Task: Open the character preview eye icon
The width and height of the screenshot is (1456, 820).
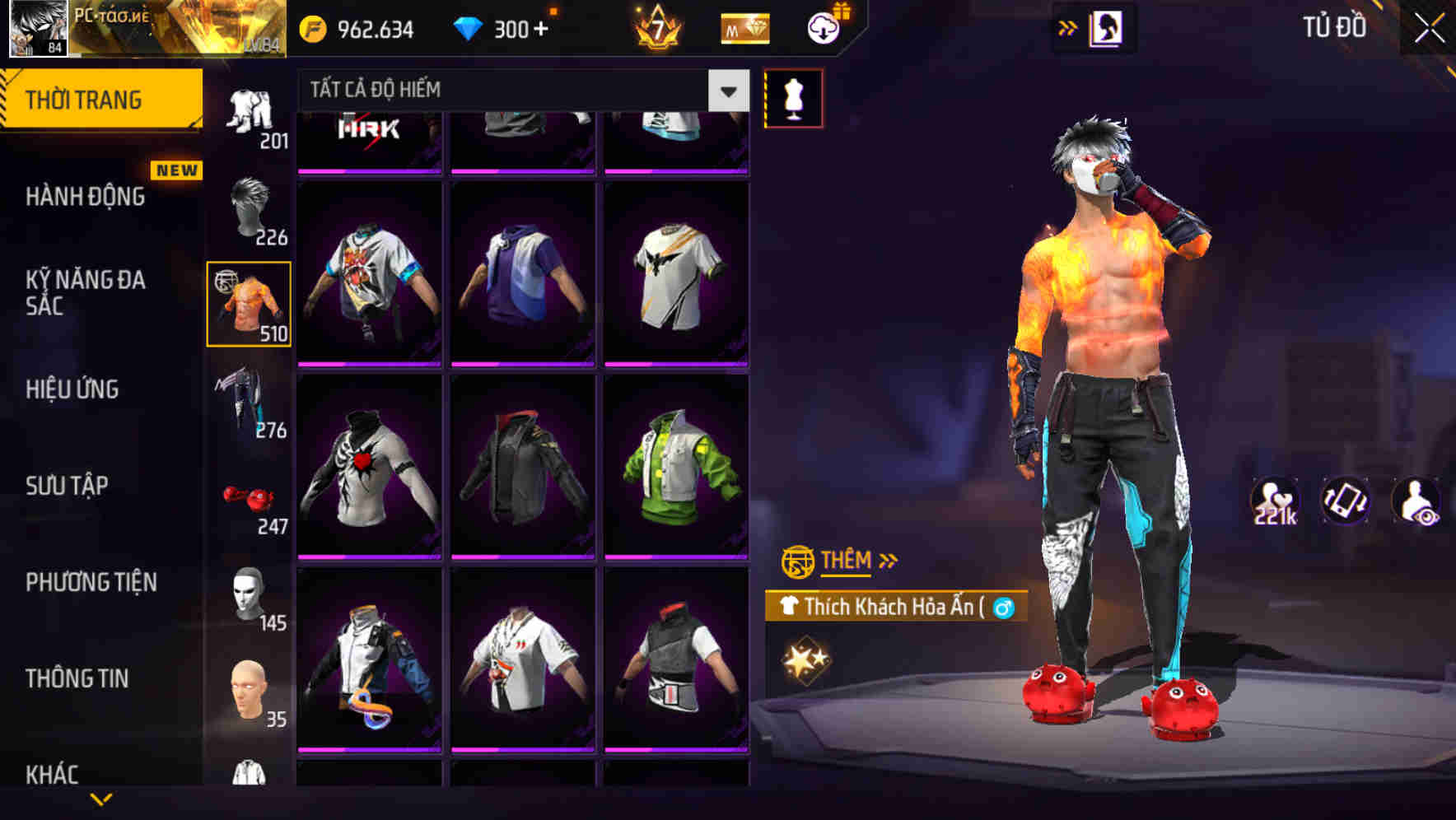Action: tap(1416, 502)
